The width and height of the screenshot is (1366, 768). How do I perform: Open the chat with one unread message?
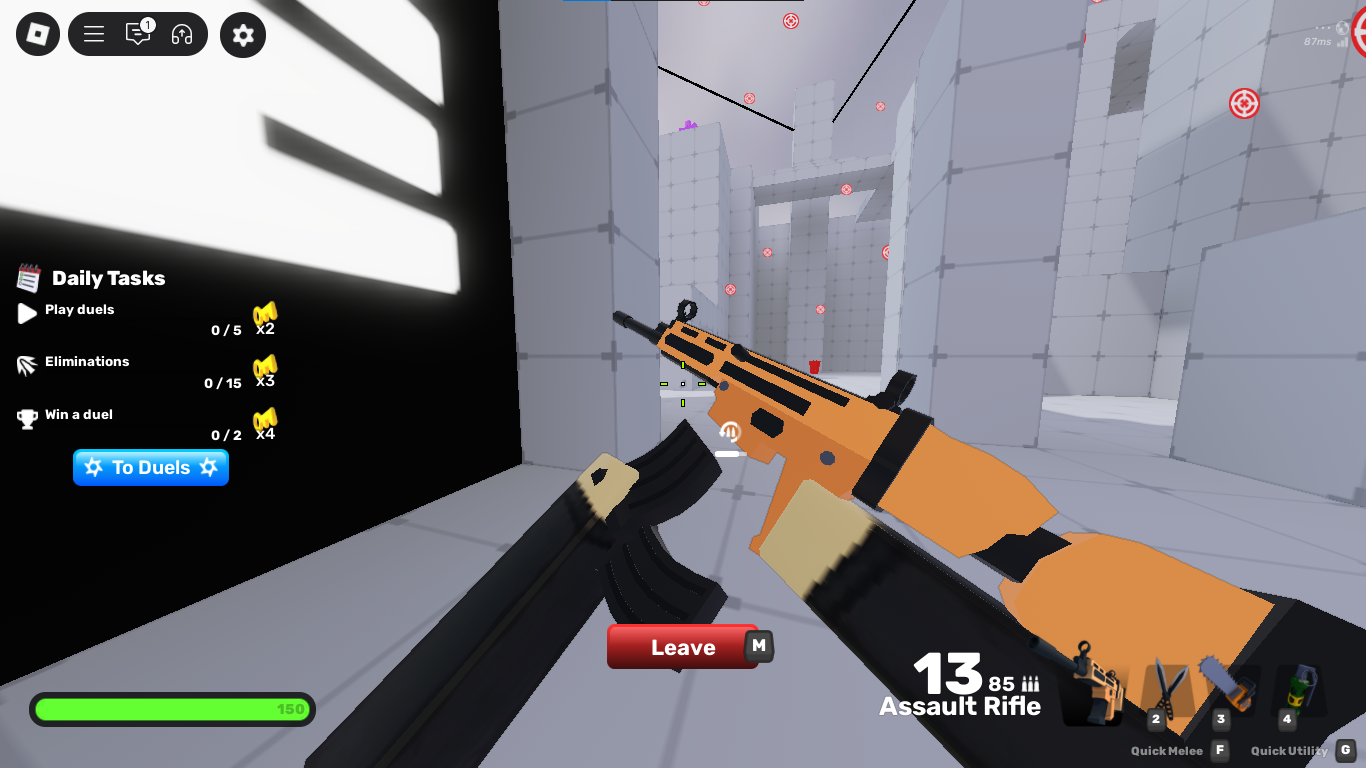coord(138,33)
